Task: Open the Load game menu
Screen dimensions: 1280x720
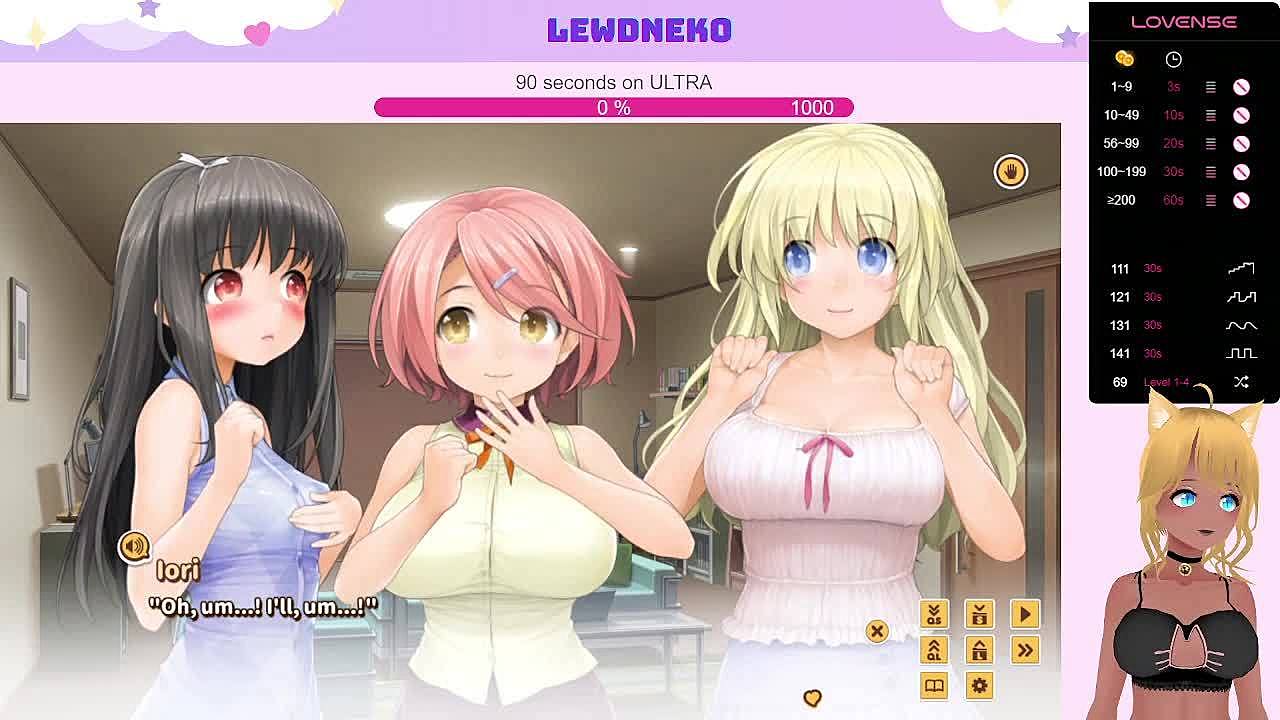Action: tap(979, 650)
